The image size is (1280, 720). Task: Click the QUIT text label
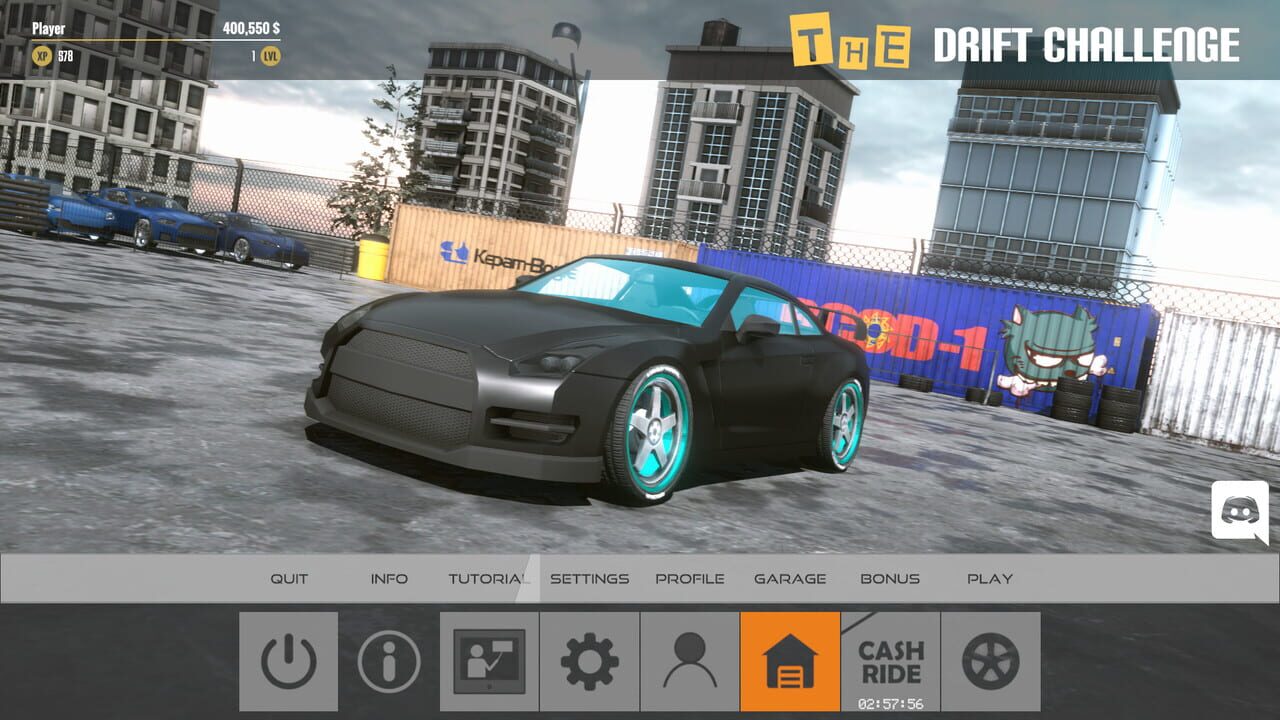tap(288, 578)
